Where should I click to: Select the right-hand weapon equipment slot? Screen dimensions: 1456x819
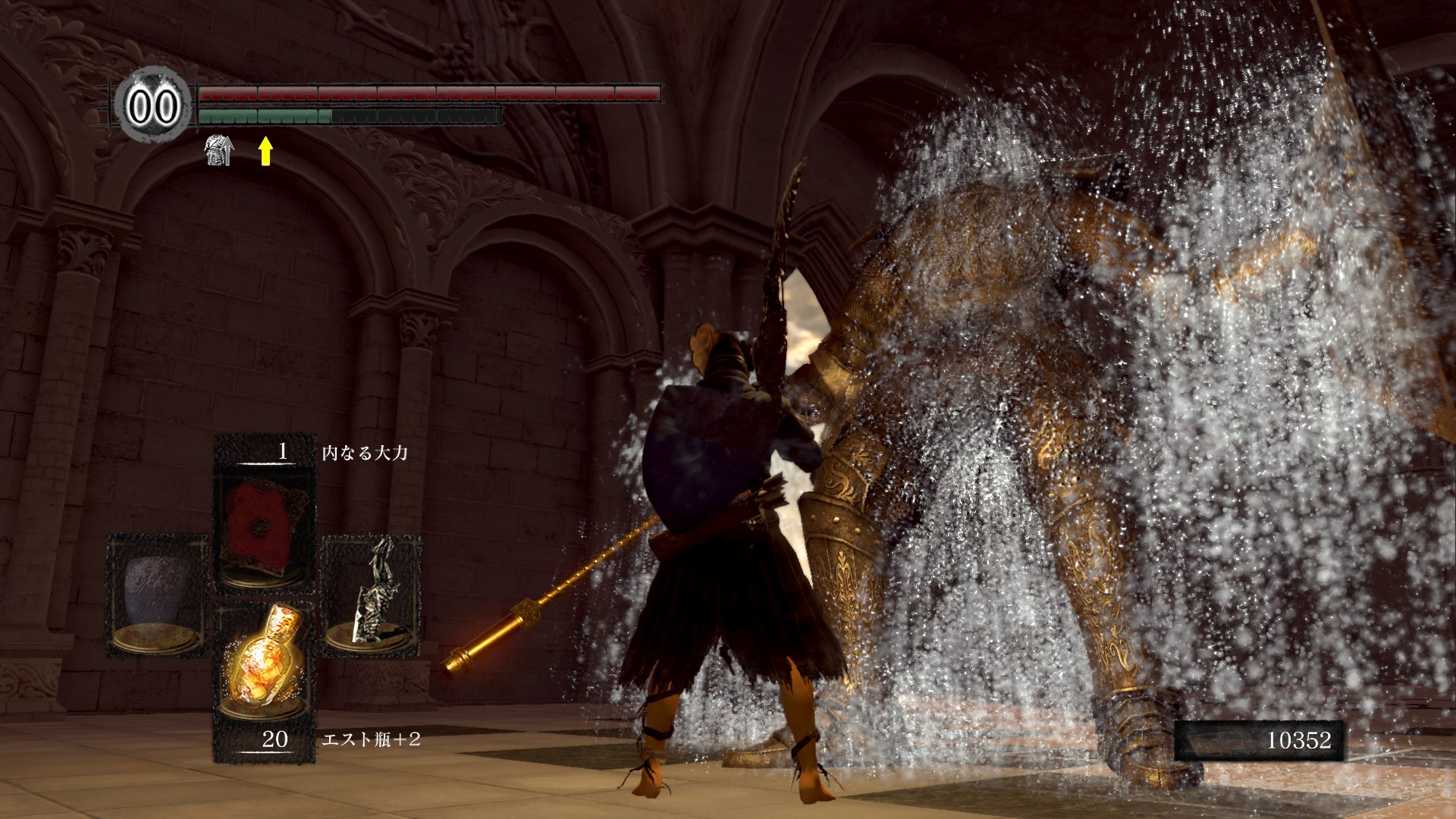click(372, 595)
